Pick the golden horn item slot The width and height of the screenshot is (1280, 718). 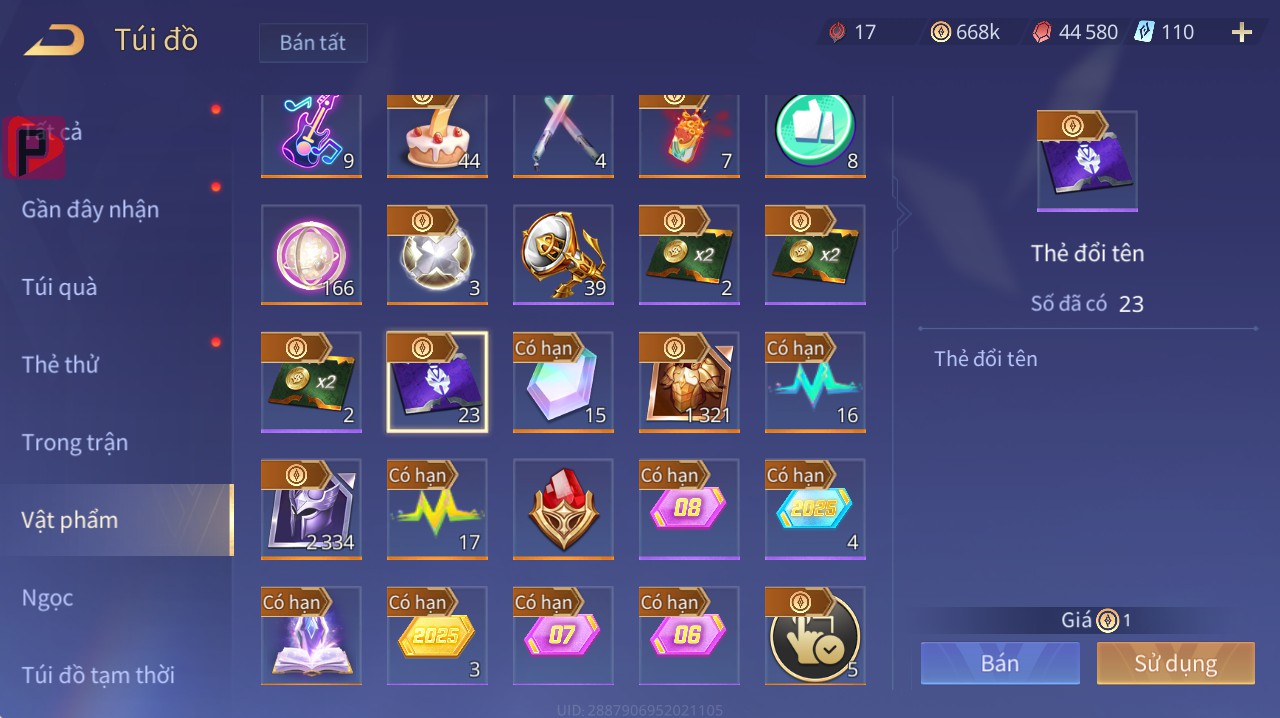563,254
